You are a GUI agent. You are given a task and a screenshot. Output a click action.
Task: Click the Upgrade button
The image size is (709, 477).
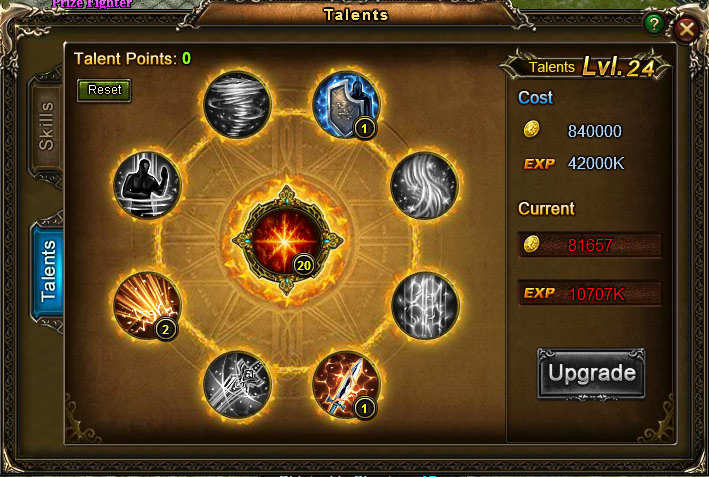click(591, 373)
